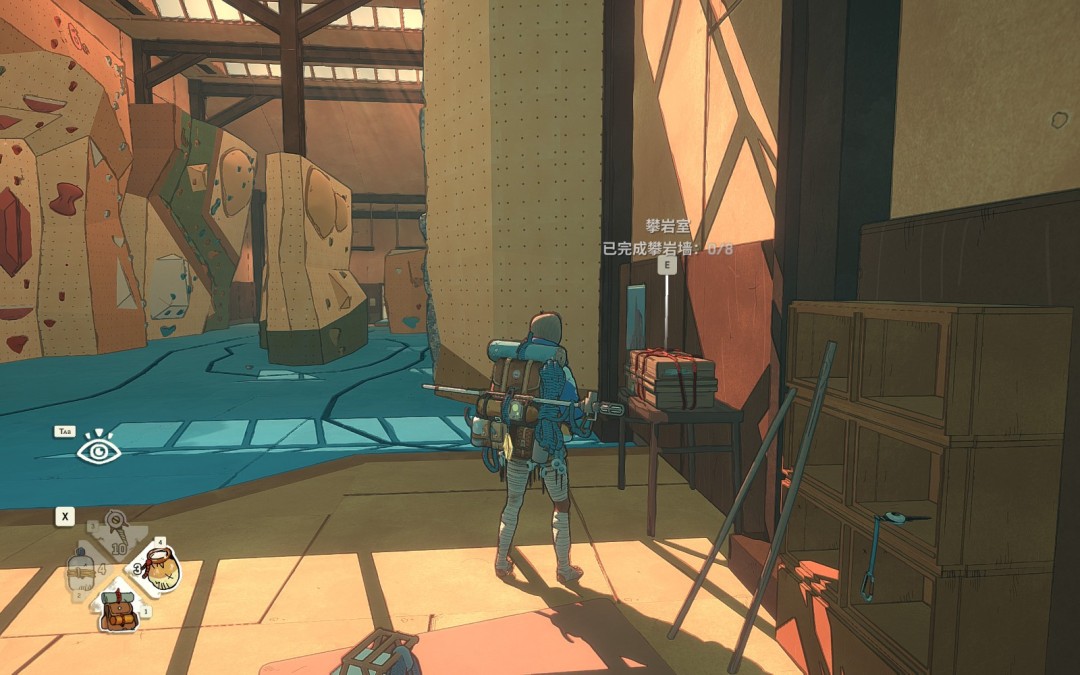1080x675 pixels.
Task: Select the water flask item slot
Action: point(82,573)
